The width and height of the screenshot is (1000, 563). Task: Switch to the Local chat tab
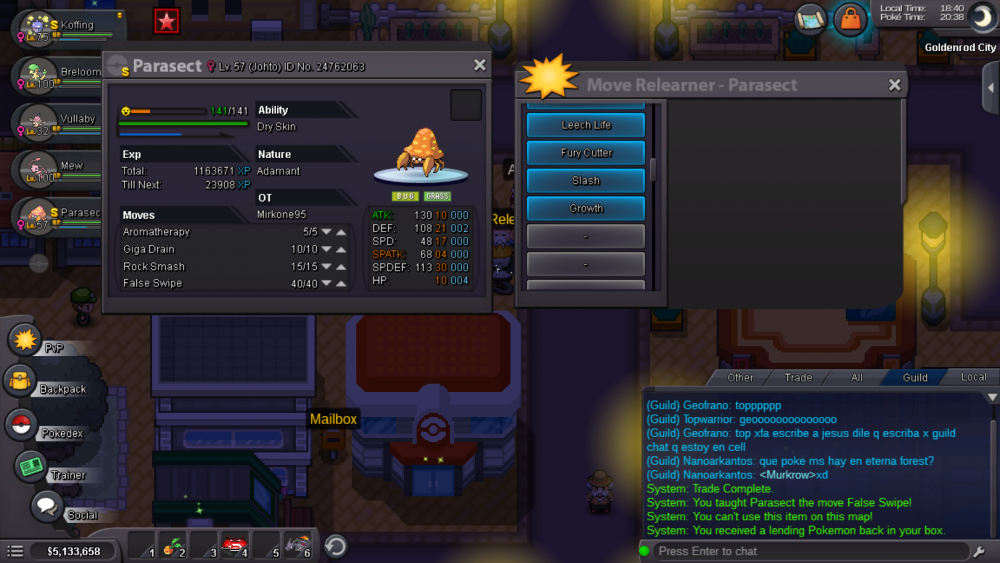973,377
